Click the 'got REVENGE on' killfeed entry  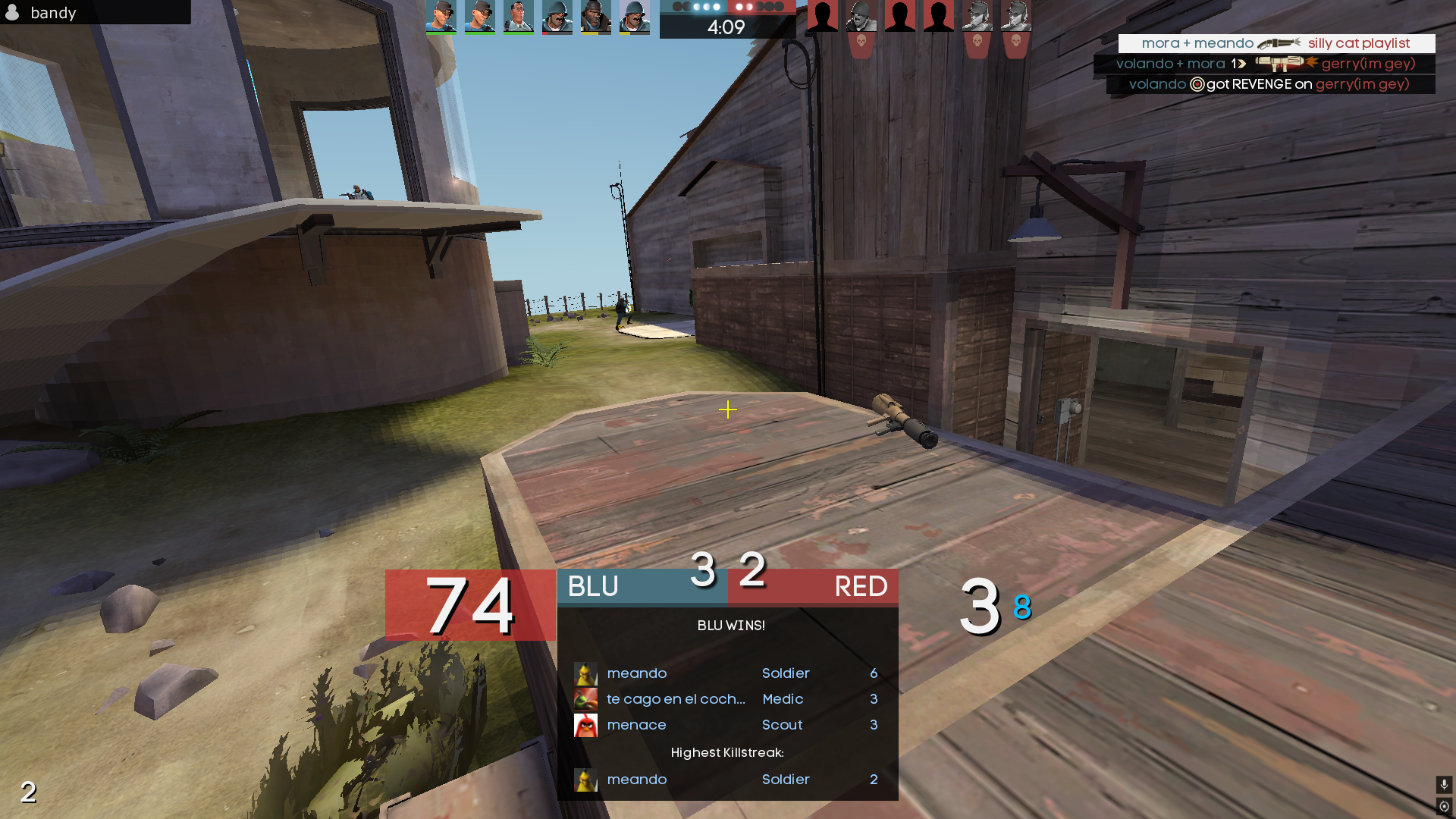tap(1270, 84)
